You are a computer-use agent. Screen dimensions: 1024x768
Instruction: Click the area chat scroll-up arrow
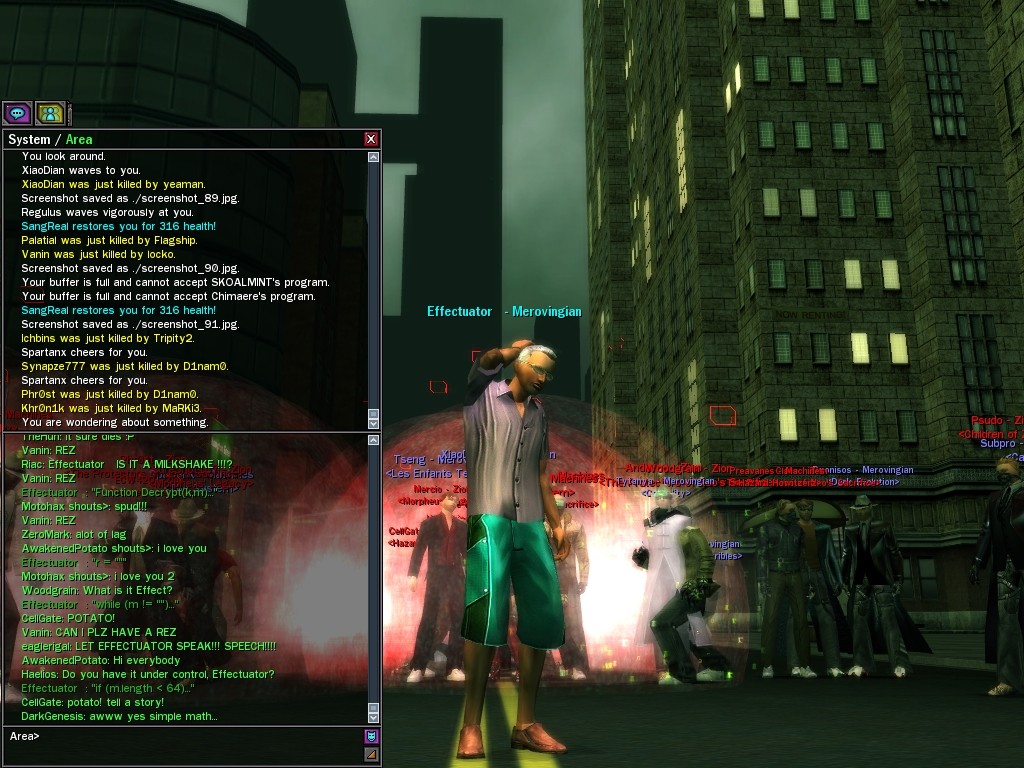(x=374, y=440)
